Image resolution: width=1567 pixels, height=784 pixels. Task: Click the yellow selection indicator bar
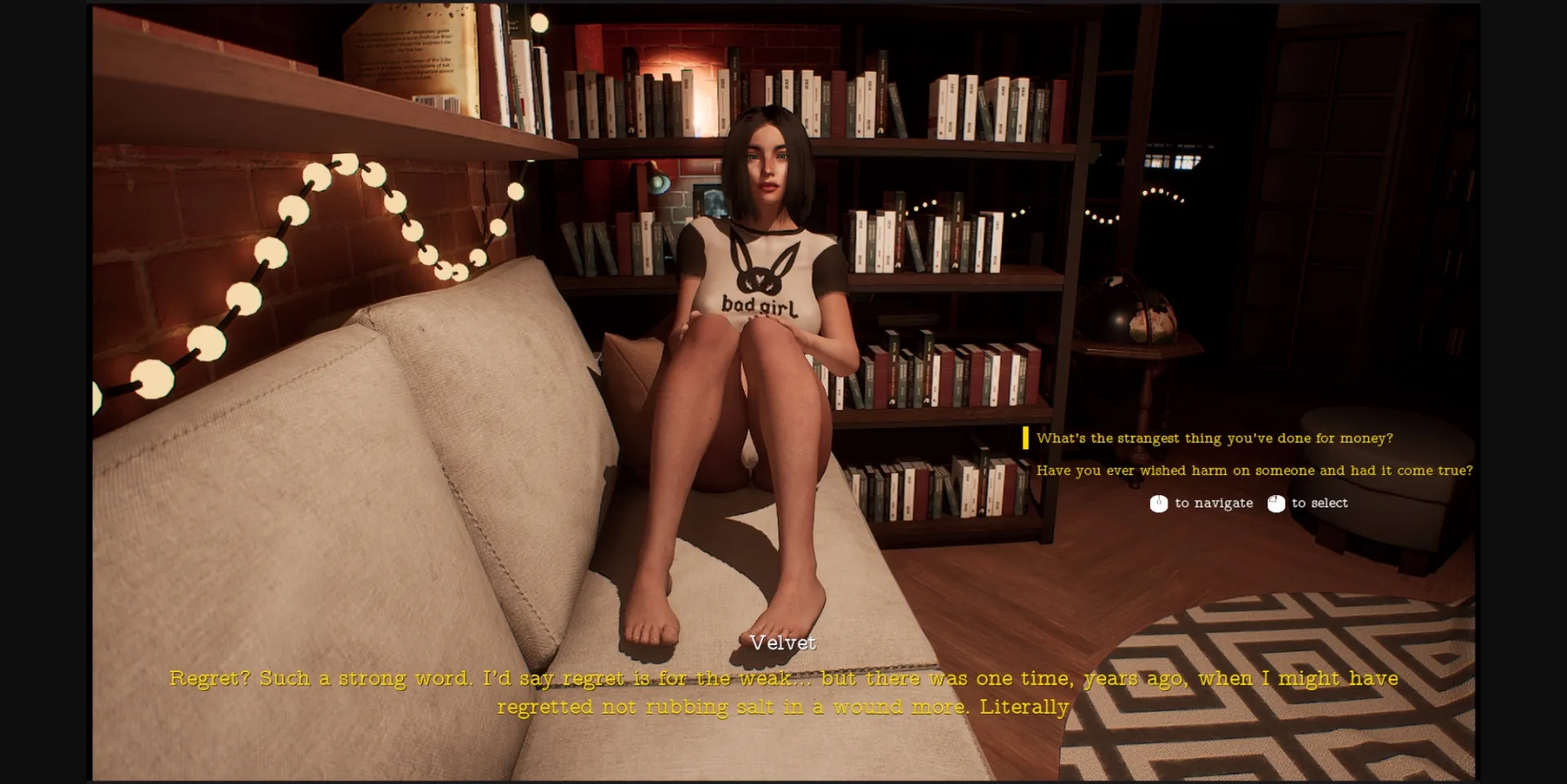point(1027,438)
